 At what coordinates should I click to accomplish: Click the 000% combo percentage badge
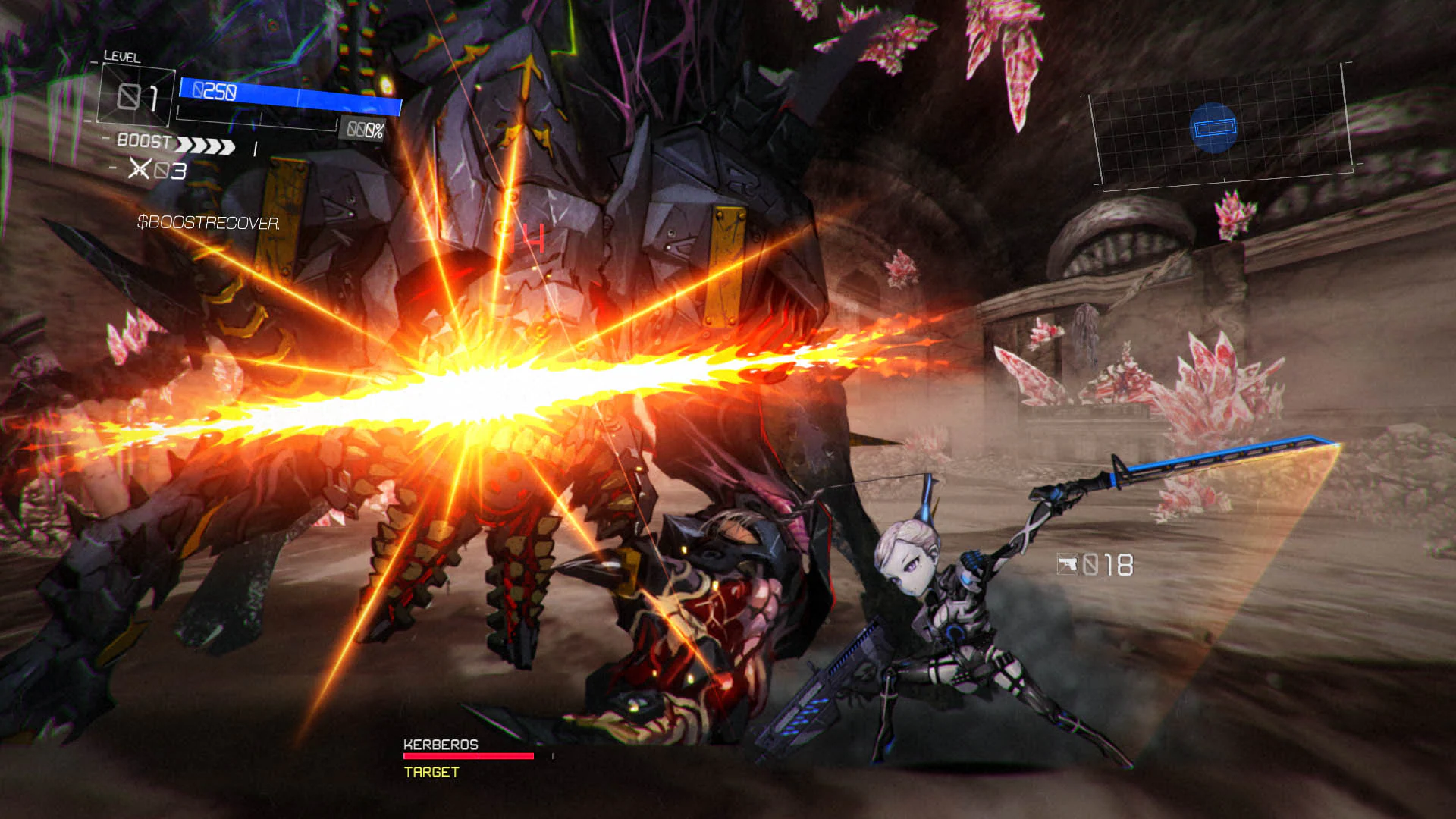(x=362, y=130)
